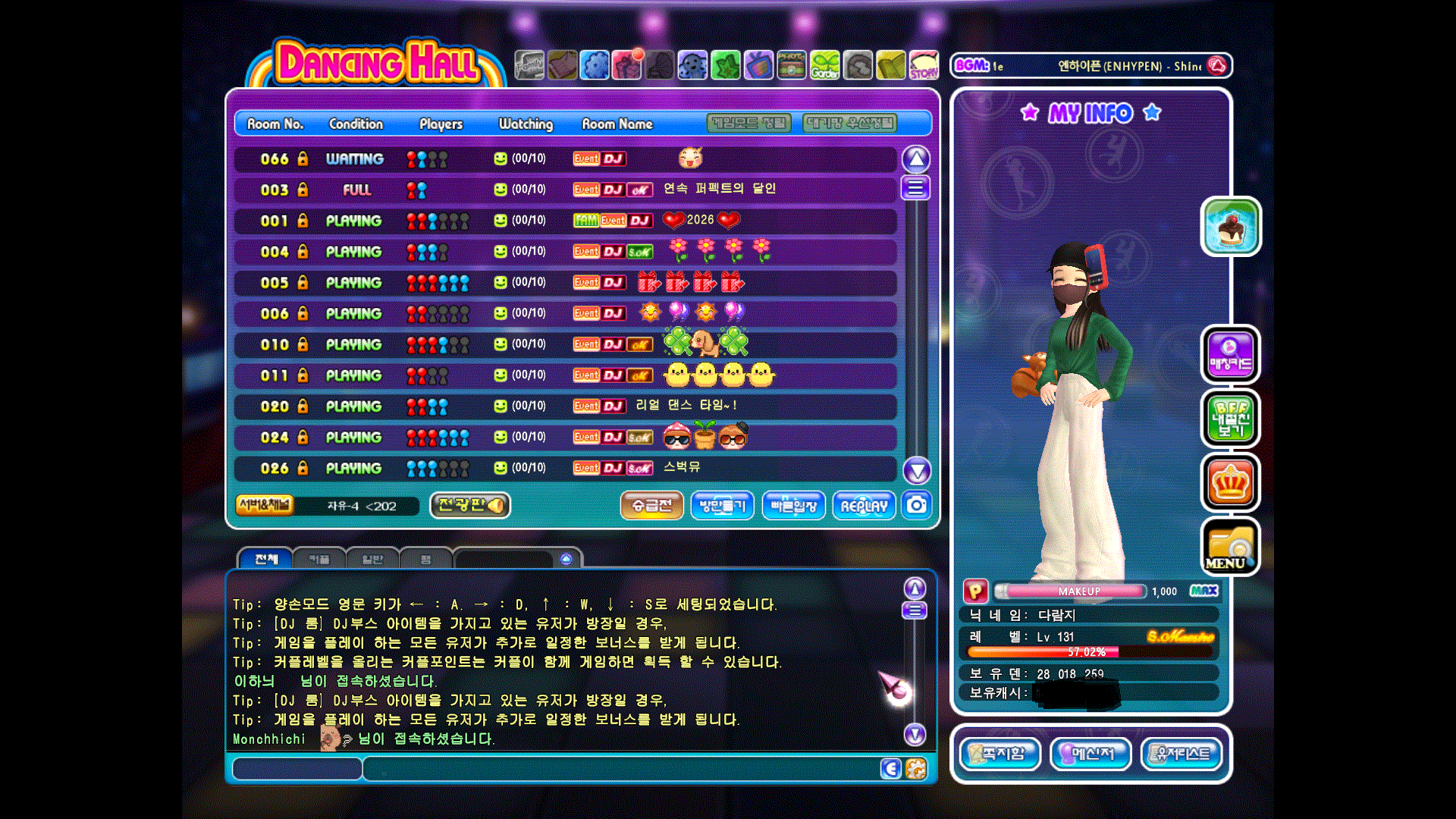Select room 020 named 리얼 댄스 타임

click(x=565, y=406)
